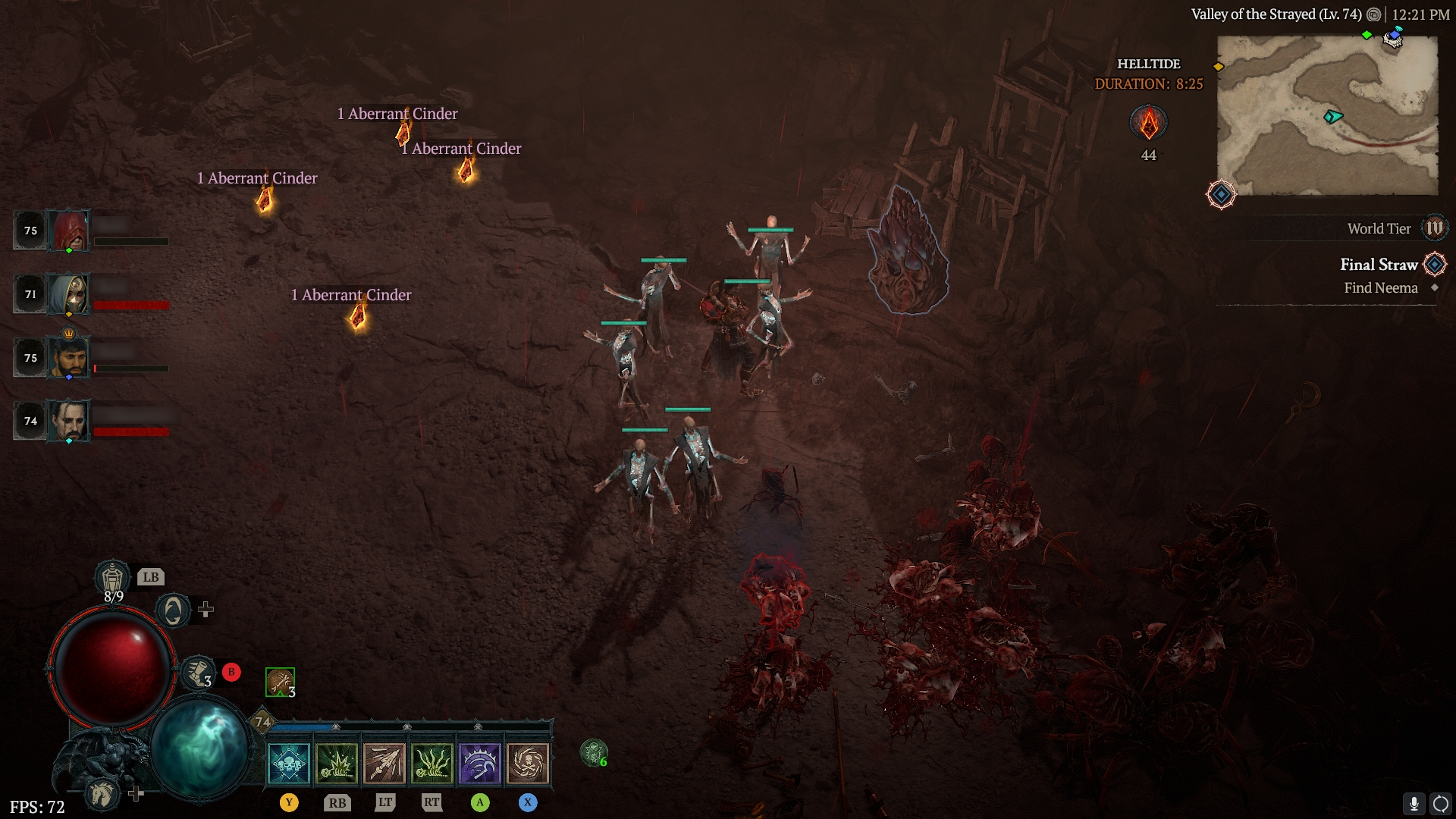Check the Helltide Aberrant Cinder counter icon
This screenshot has height=819, width=1456.
1148,123
